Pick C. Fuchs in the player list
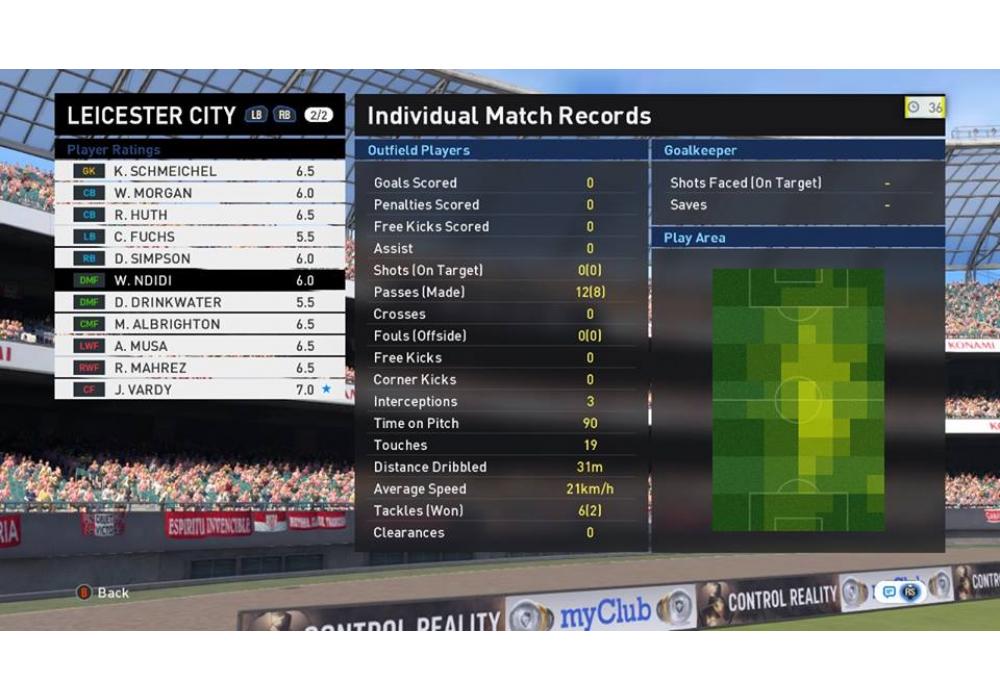The image size is (1000, 700). [x=199, y=237]
